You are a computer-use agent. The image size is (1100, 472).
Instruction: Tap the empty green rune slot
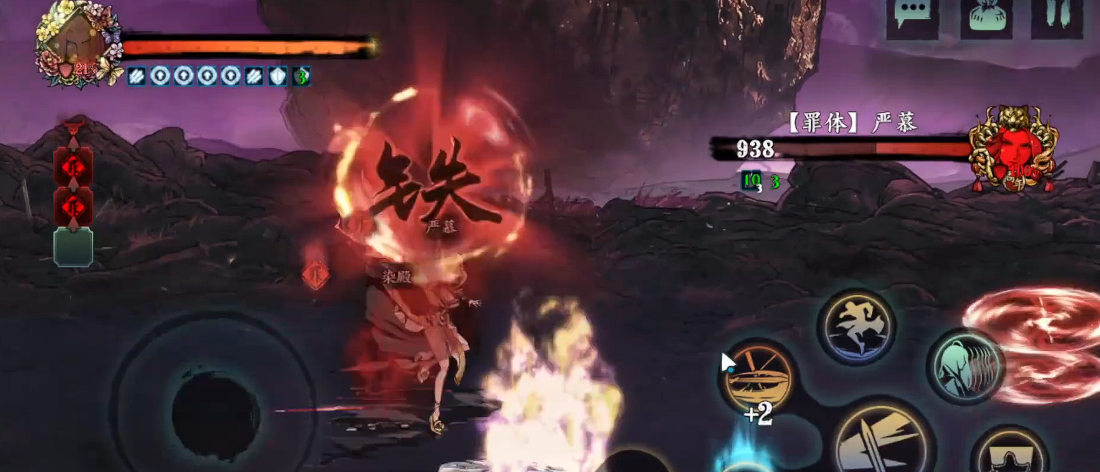coord(73,247)
